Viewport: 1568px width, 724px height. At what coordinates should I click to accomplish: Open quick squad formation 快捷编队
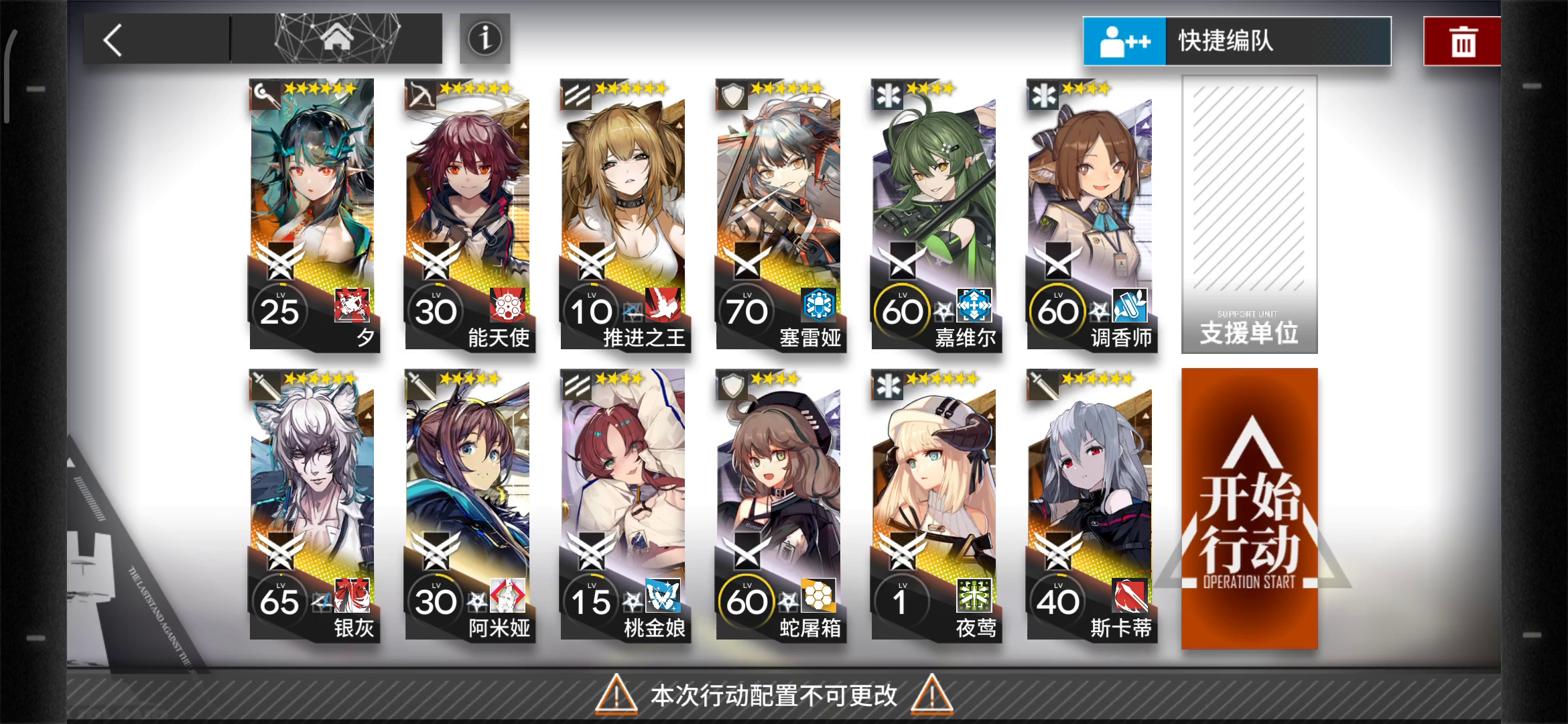coord(1237,41)
